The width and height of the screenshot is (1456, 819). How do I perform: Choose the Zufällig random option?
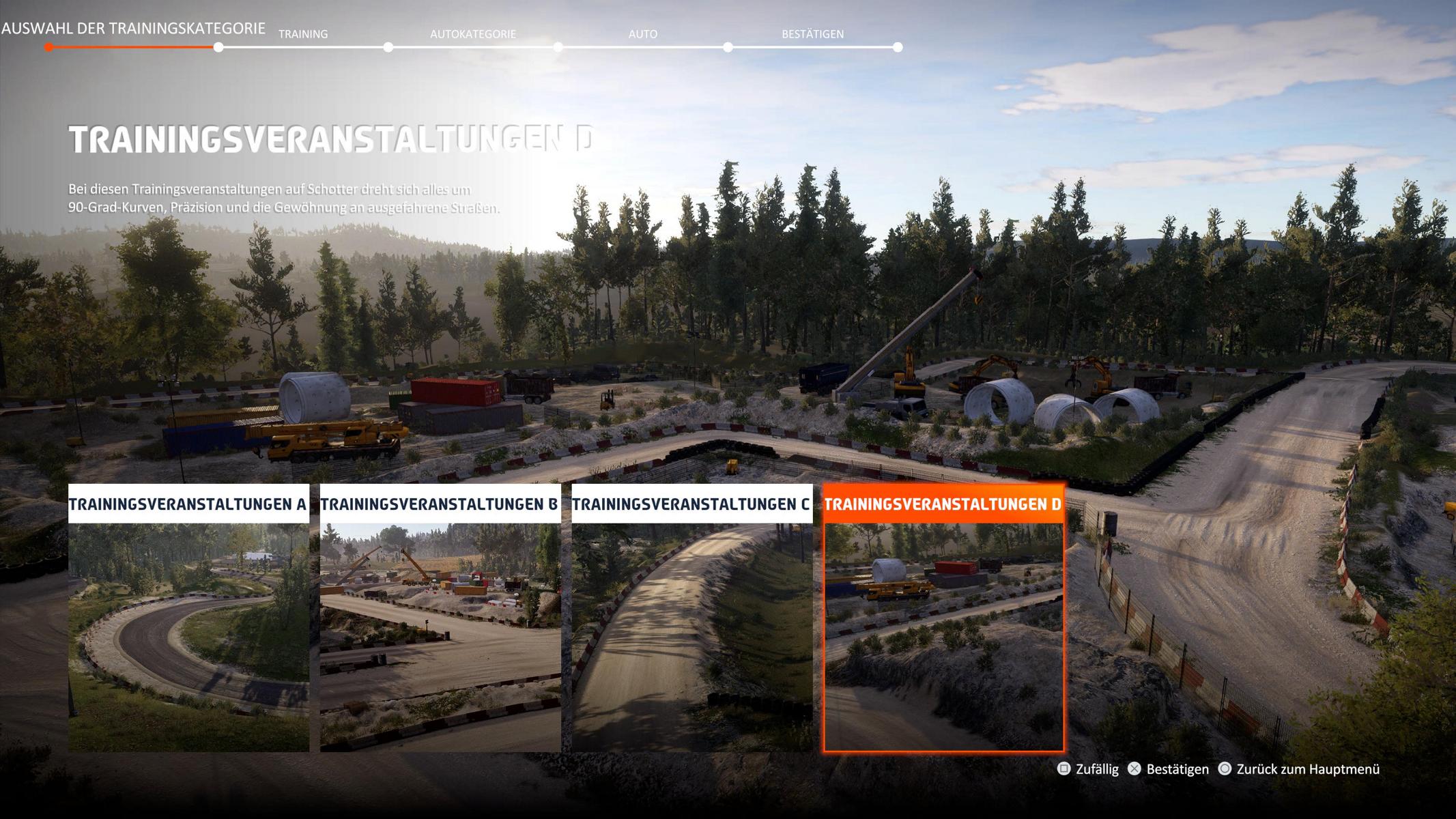(1088, 769)
